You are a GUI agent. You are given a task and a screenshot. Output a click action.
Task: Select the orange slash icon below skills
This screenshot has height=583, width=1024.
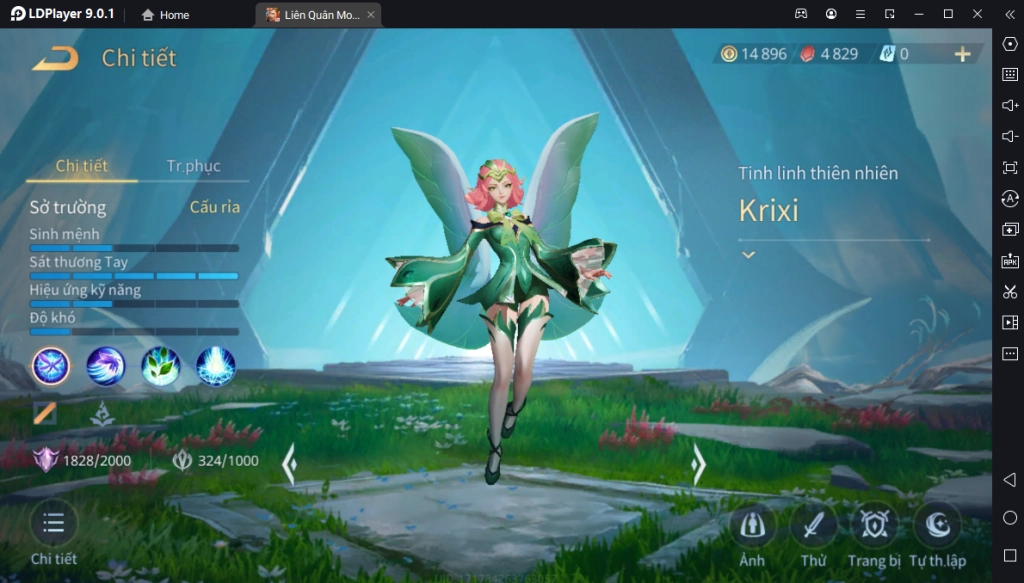[x=45, y=413]
